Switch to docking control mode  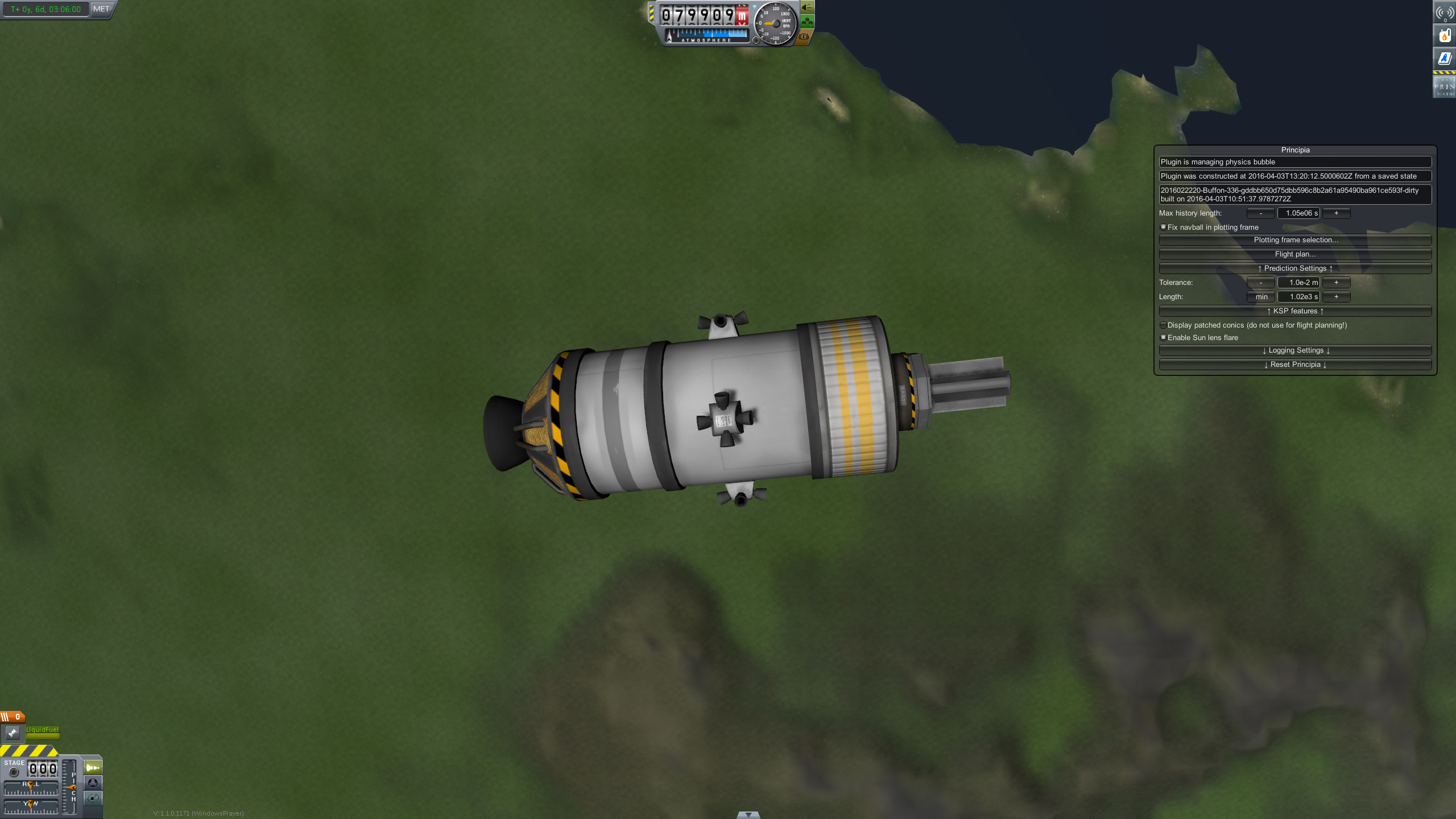(93, 783)
